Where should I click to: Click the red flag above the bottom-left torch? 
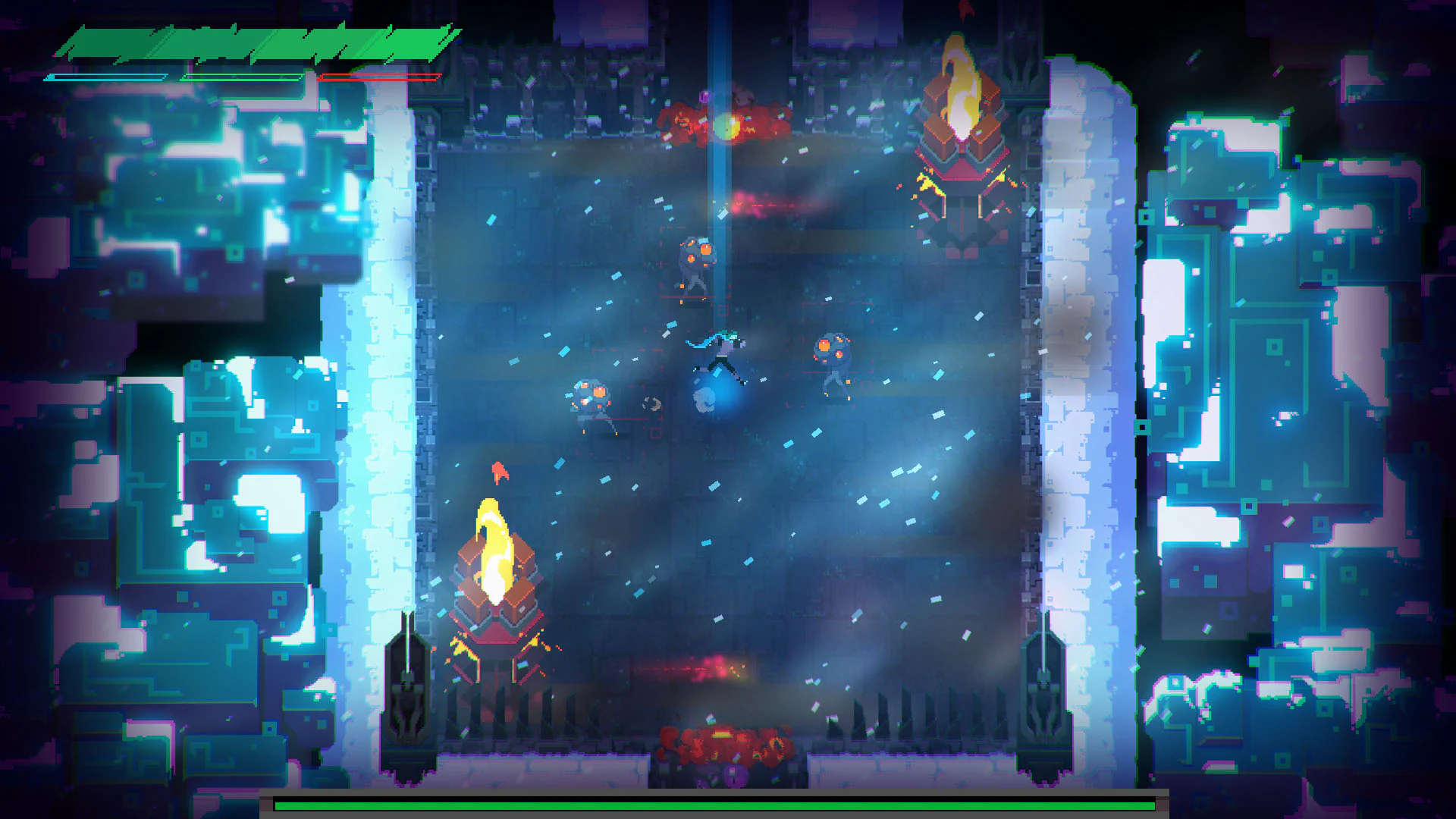(498, 472)
